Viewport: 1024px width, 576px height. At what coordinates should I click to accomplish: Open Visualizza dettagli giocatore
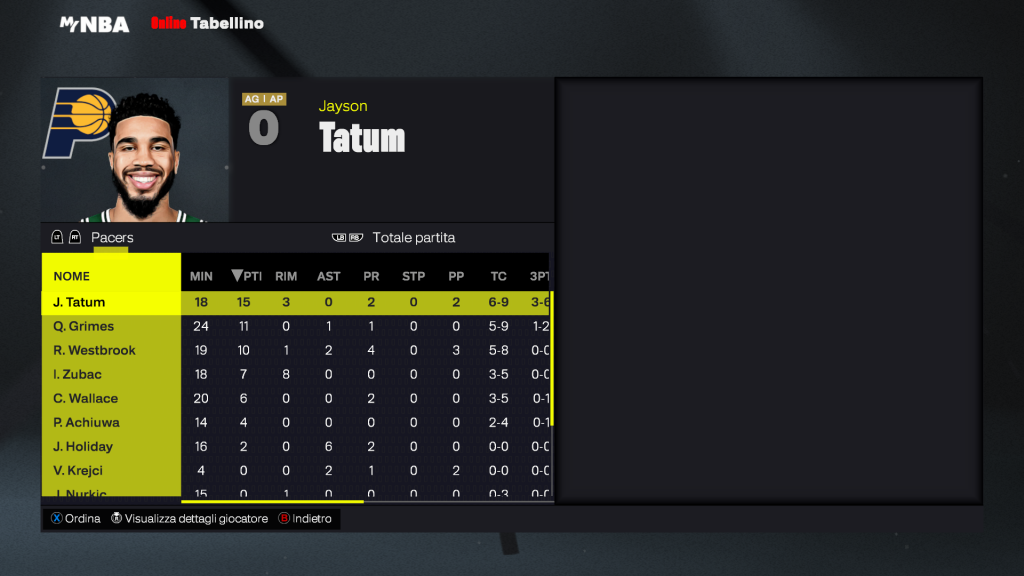click(x=189, y=519)
